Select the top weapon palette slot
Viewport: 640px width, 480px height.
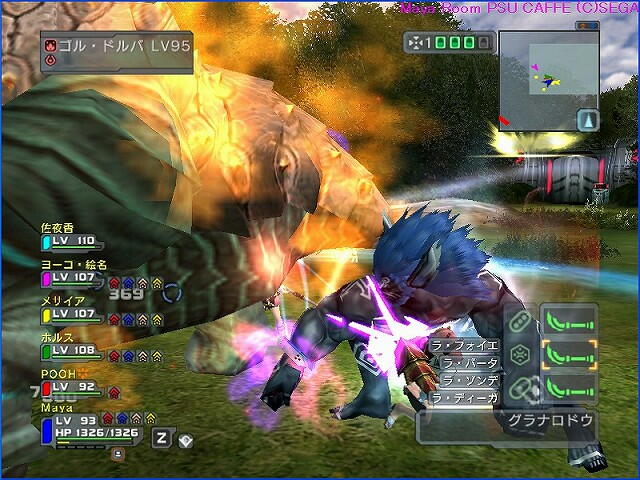[x=568, y=321]
